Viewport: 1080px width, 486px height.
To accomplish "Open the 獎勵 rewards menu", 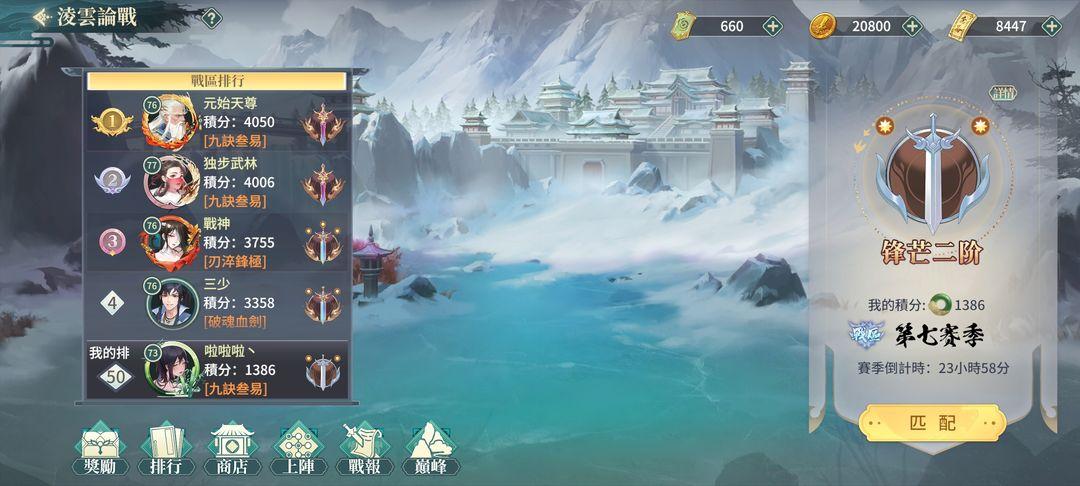I will pos(98,449).
